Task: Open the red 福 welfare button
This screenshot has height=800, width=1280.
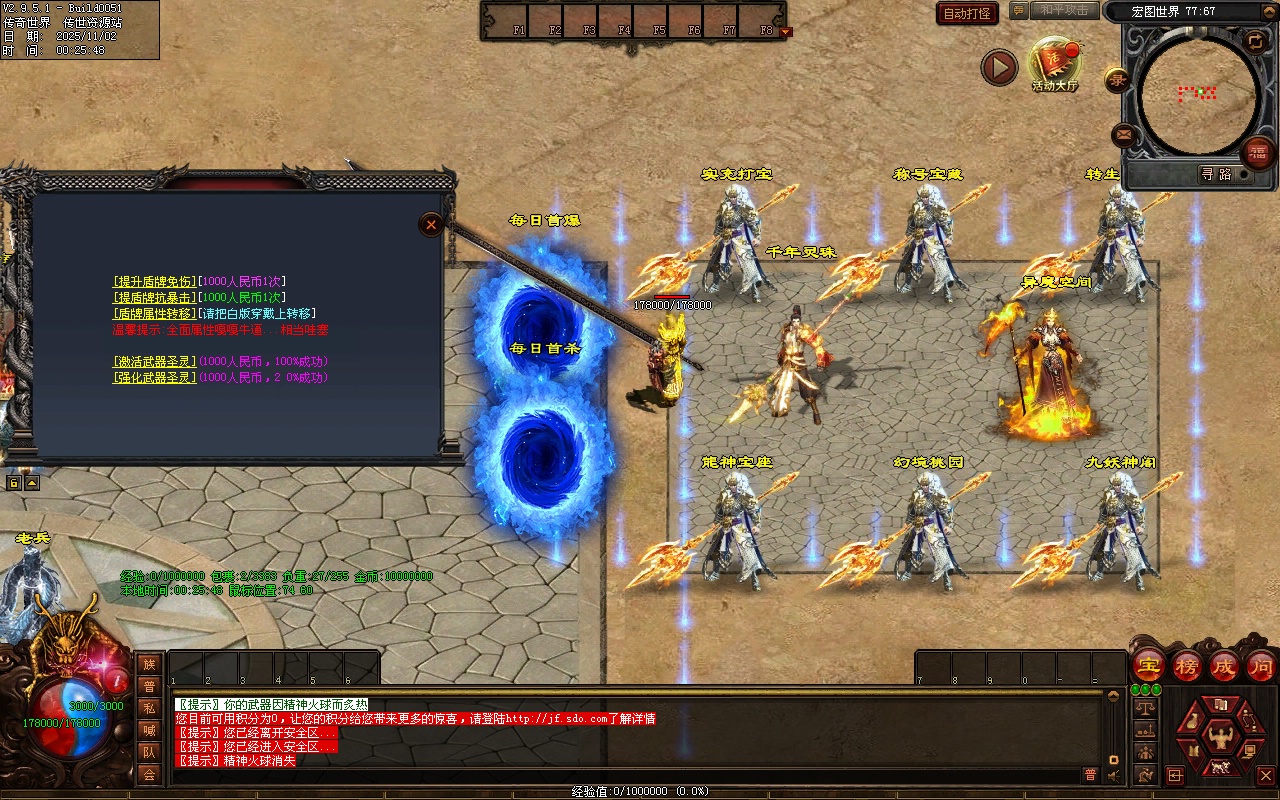Action: pos(1257,153)
